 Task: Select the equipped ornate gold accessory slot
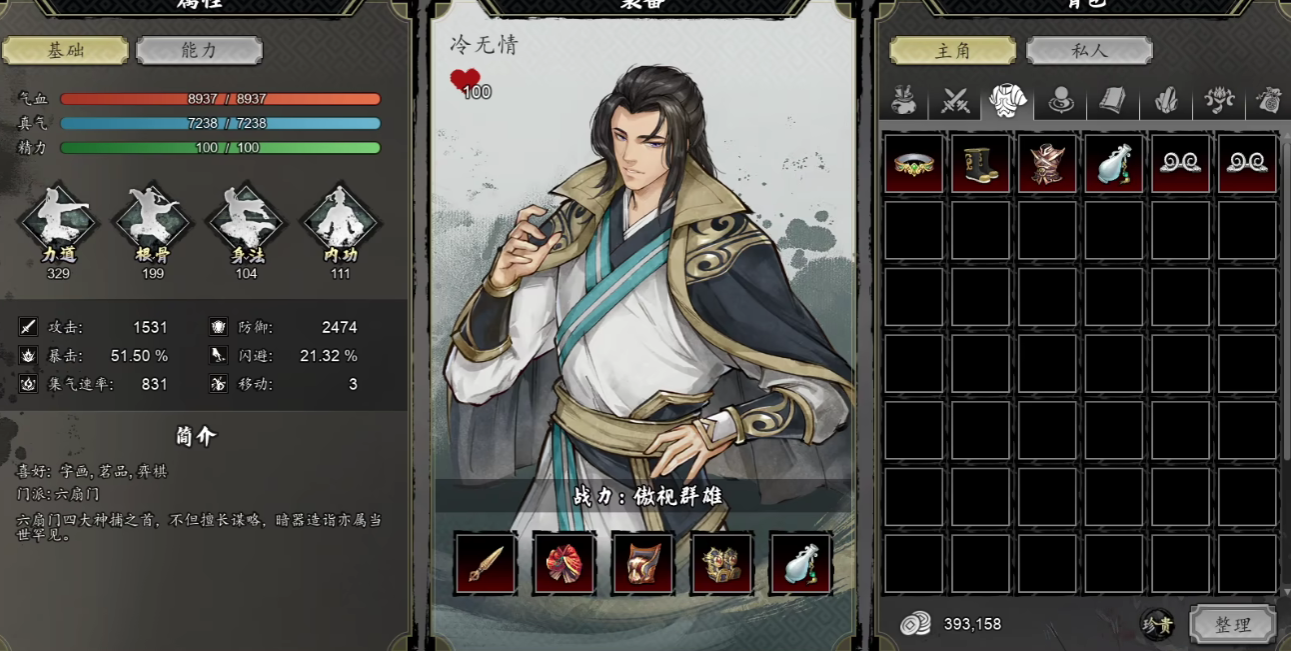tap(722, 564)
